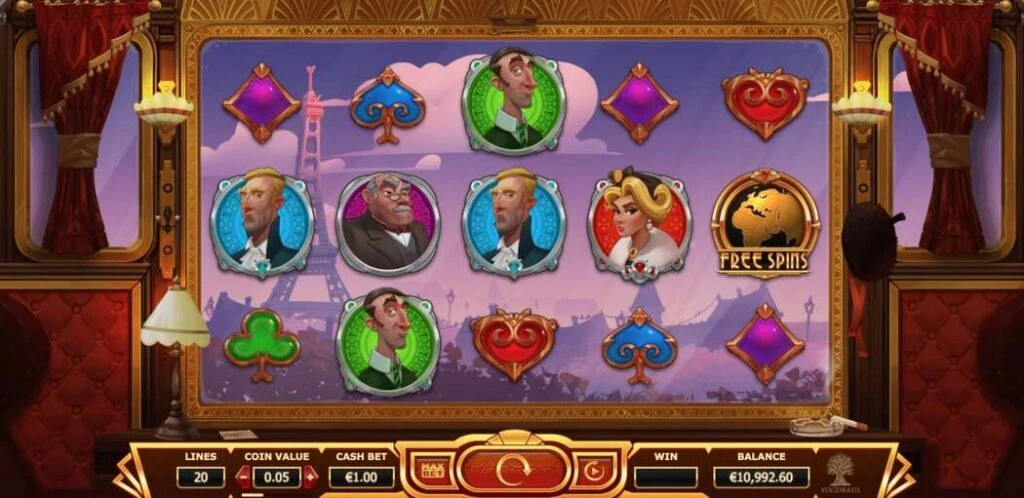1024x498 pixels.
Task: Click the Yggdrasil tree logo
Action: click(840, 470)
